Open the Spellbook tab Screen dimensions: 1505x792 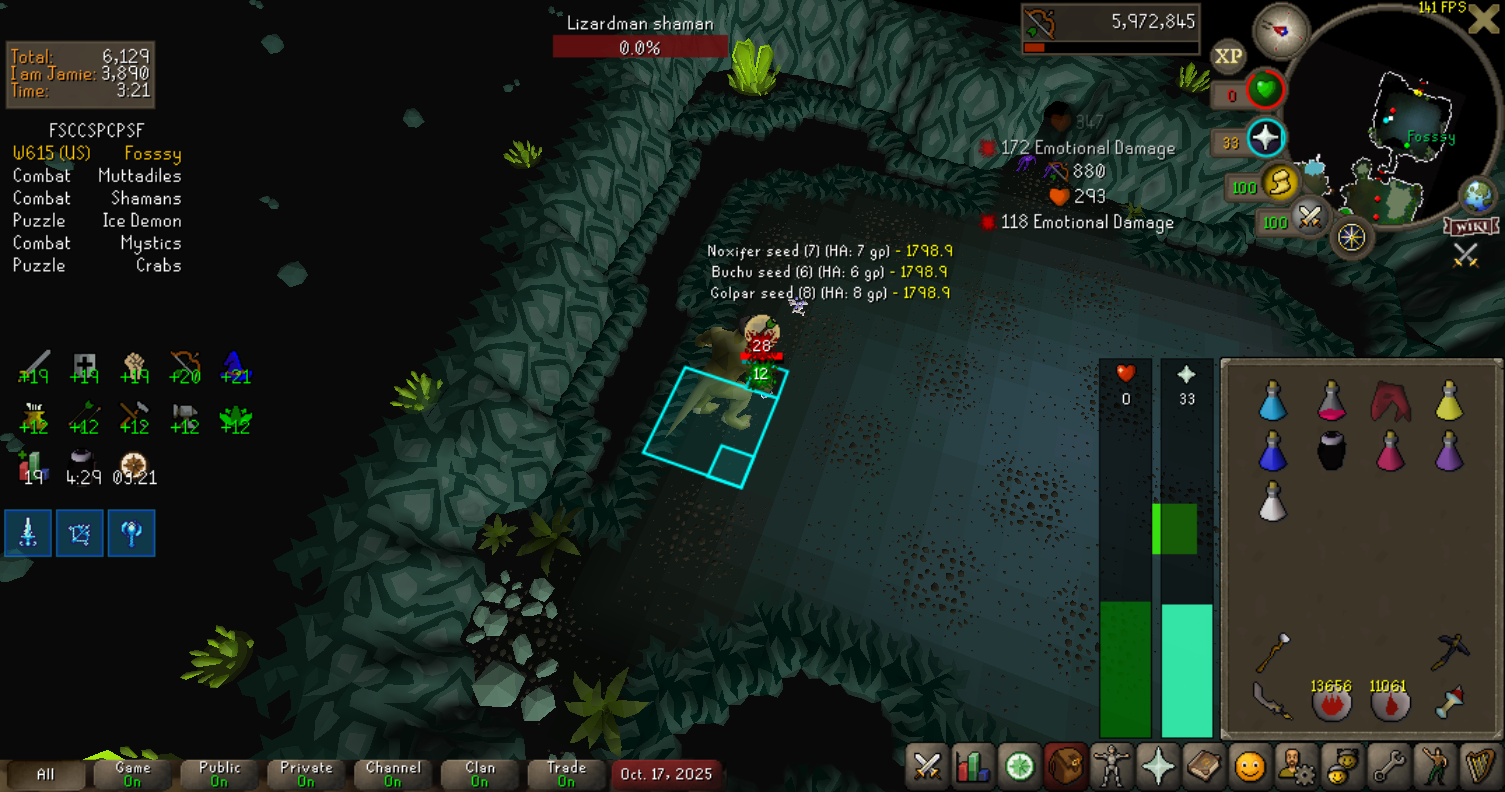coord(1203,767)
